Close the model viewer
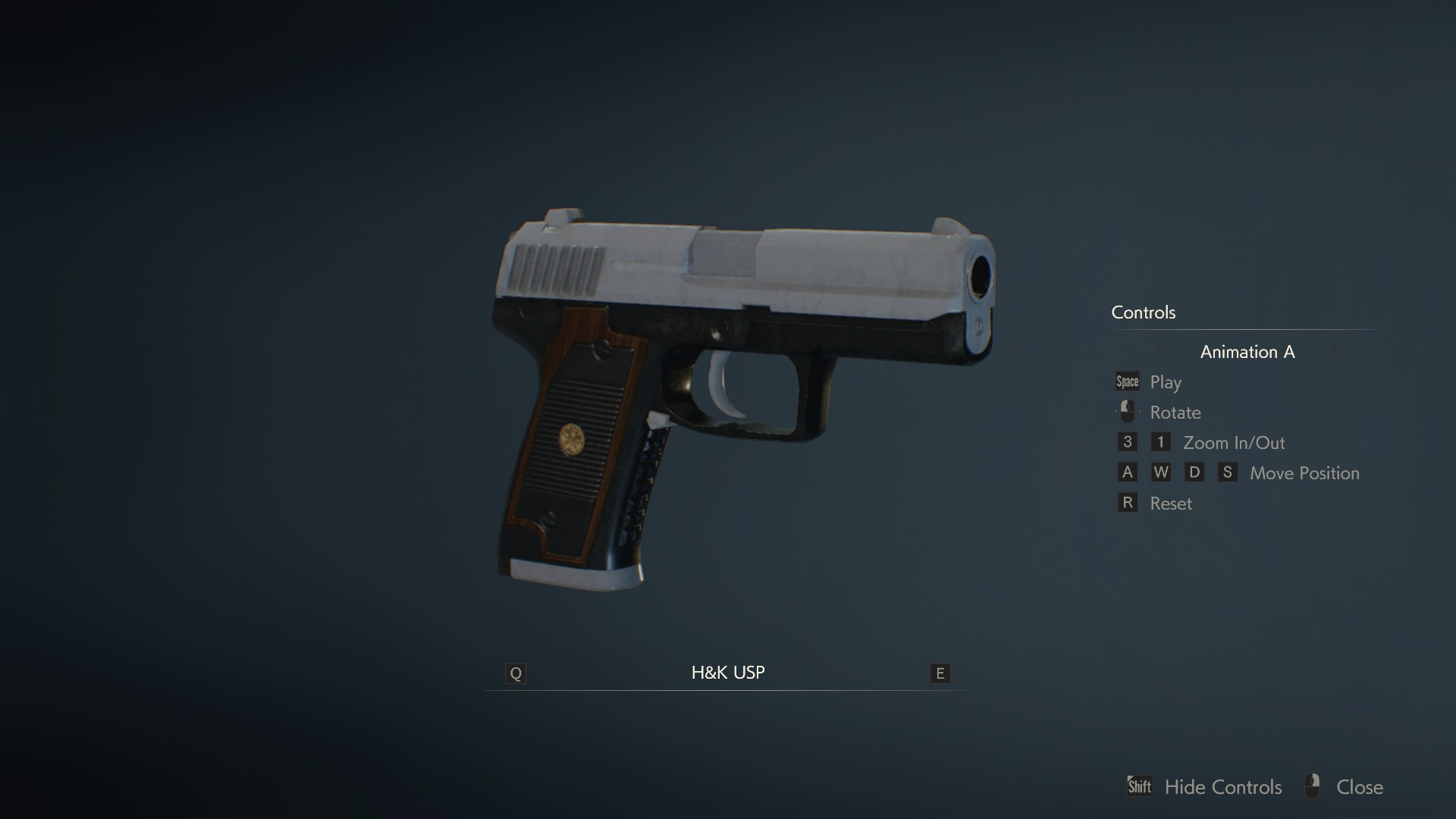The height and width of the screenshot is (819, 1456). click(1359, 787)
